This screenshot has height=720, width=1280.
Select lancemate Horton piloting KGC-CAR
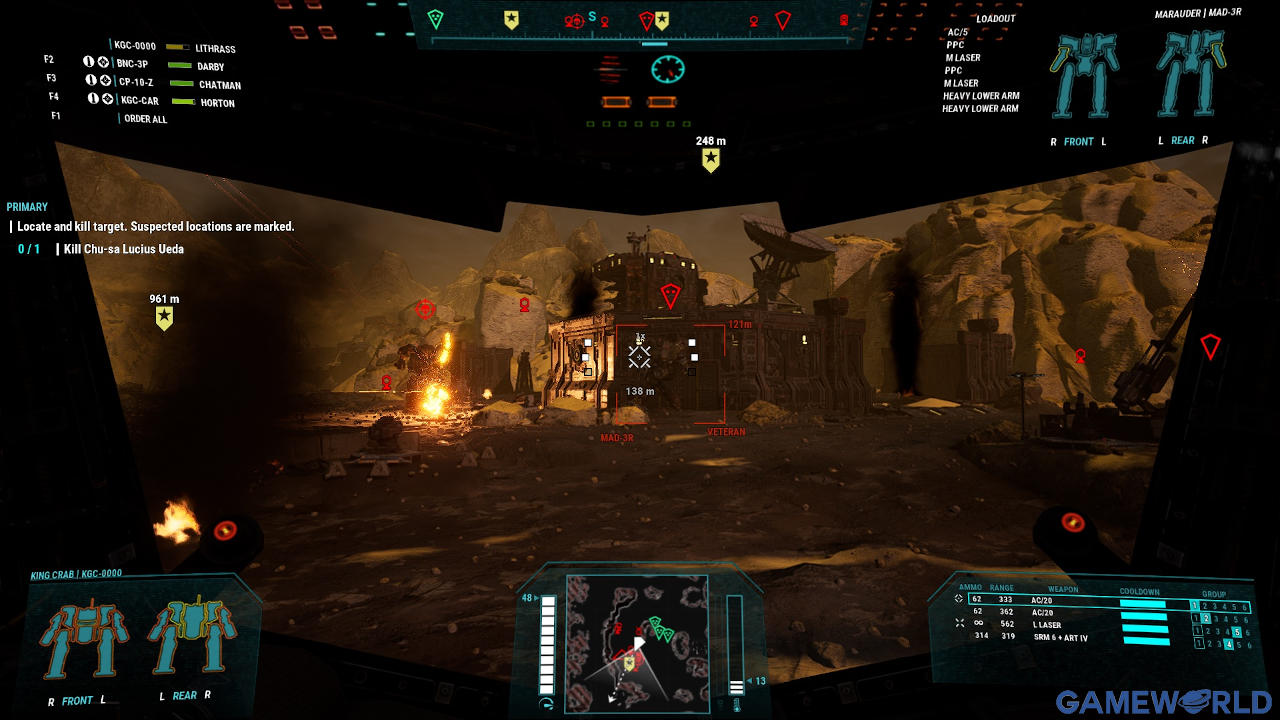tap(216, 103)
